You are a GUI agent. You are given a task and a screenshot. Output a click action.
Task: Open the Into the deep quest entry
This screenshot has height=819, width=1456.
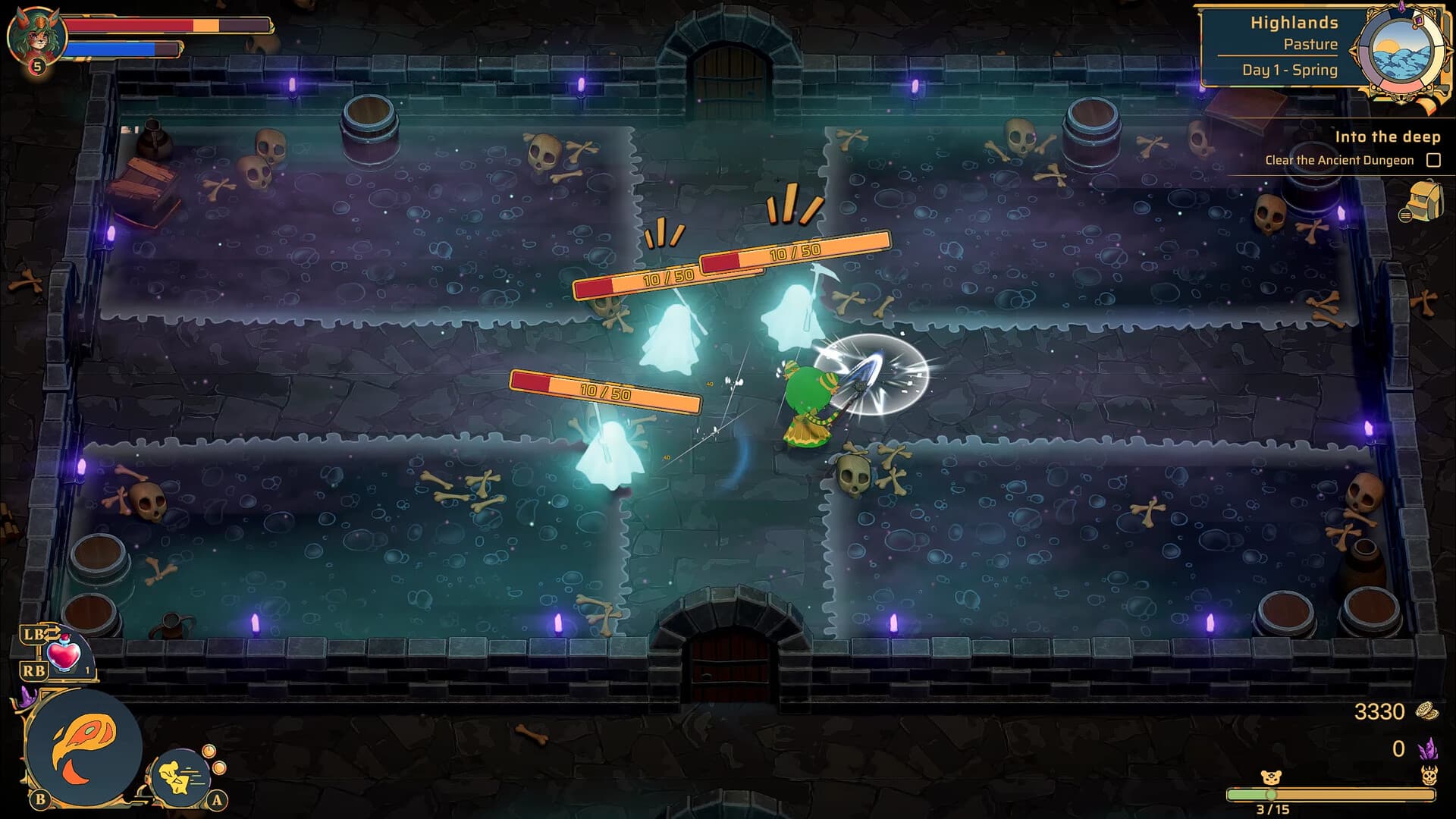coord(1388,137)
